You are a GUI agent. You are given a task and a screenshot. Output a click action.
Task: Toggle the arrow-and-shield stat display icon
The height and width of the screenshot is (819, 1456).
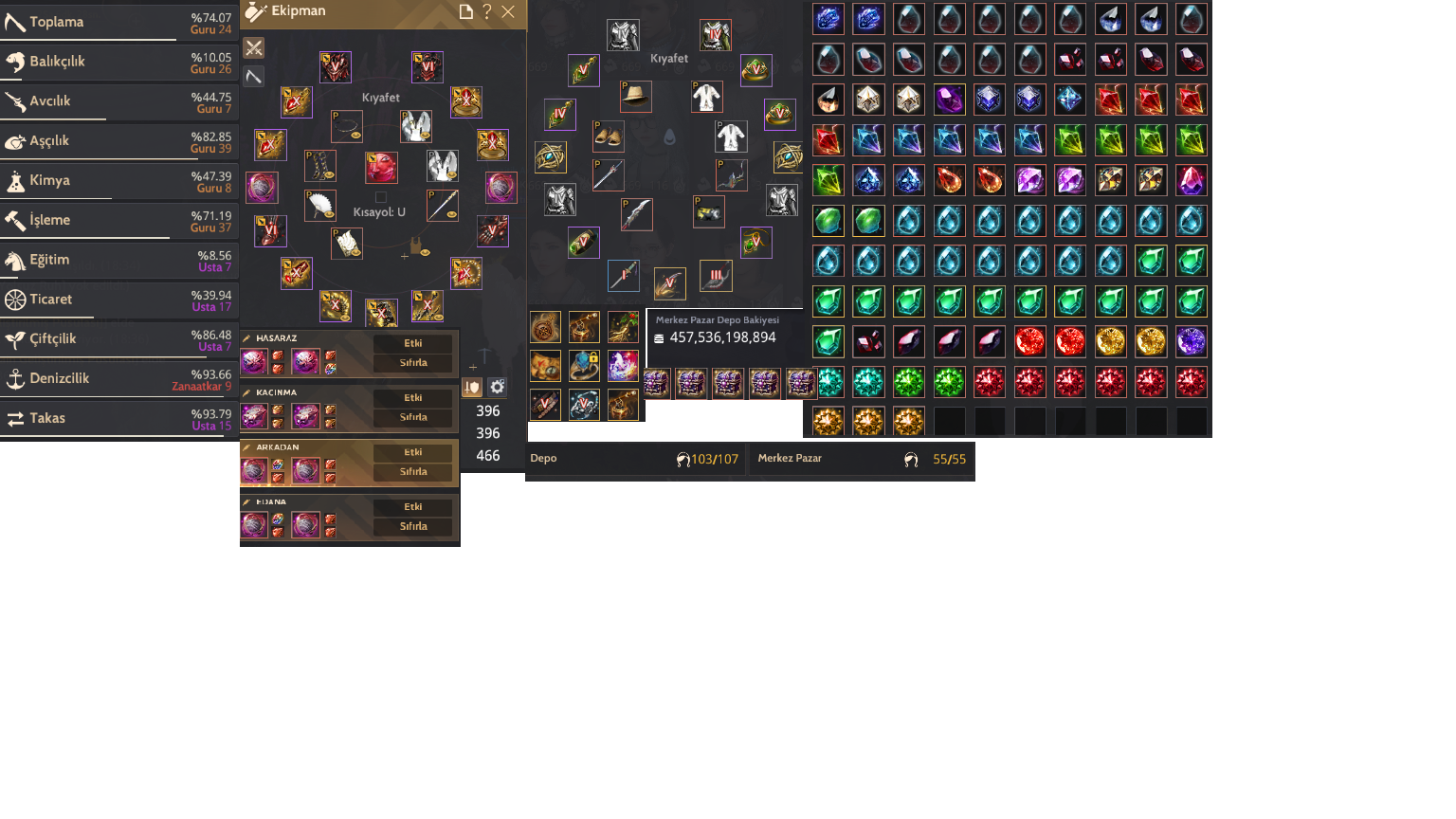coord(472,387)
